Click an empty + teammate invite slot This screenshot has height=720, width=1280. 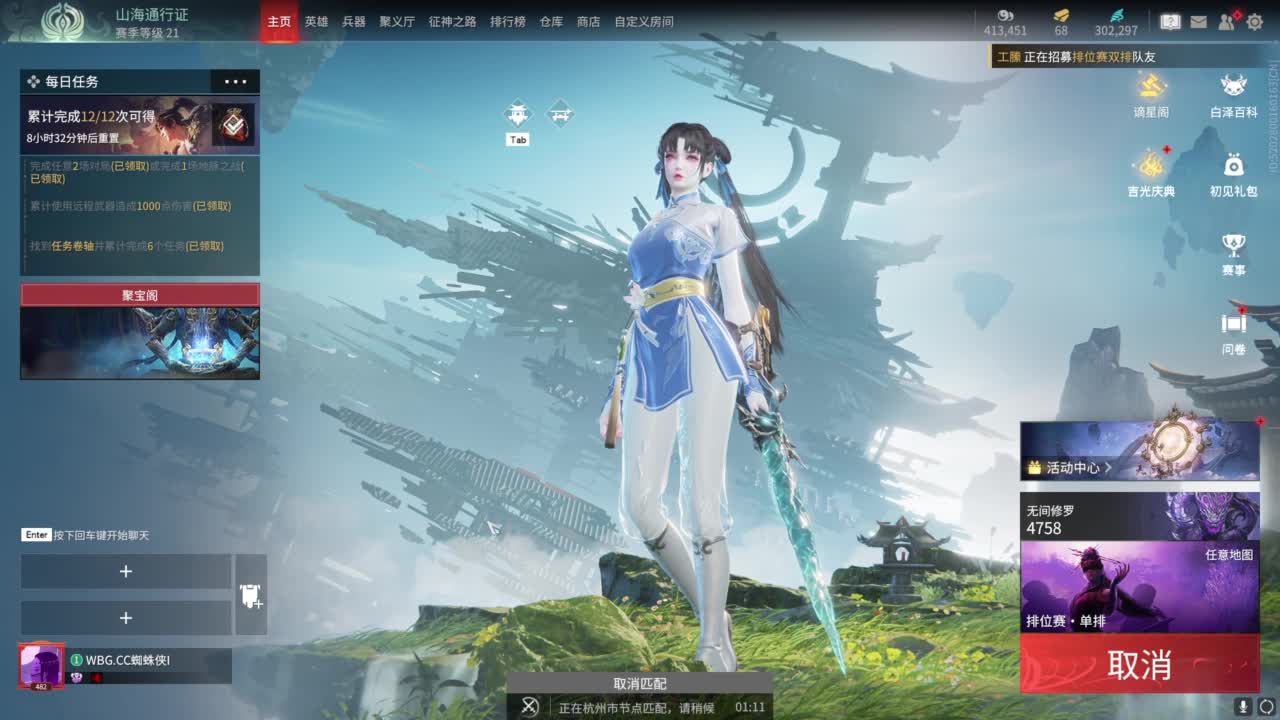[126, 571]
